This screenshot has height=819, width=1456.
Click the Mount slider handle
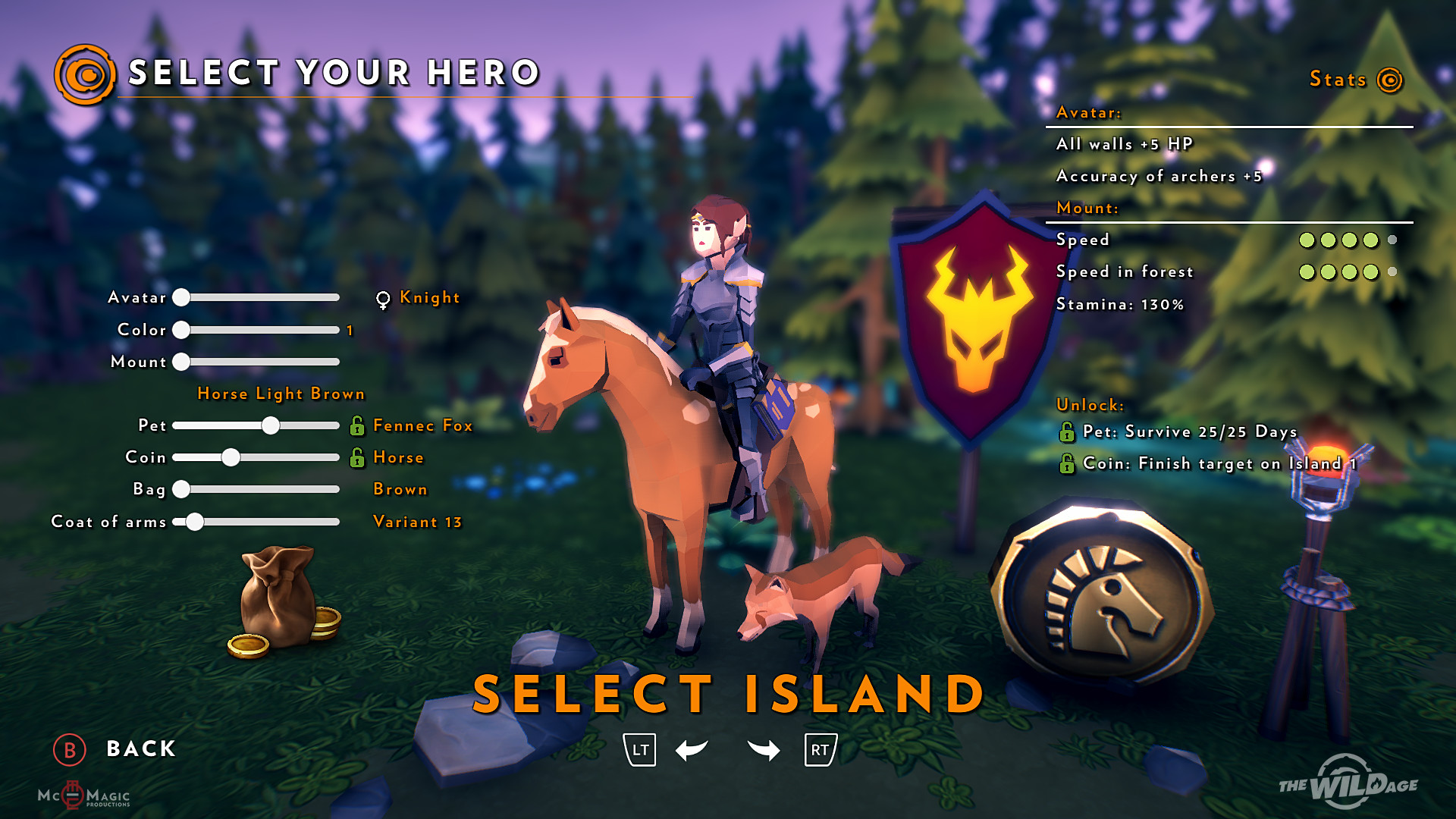(181, 362)
